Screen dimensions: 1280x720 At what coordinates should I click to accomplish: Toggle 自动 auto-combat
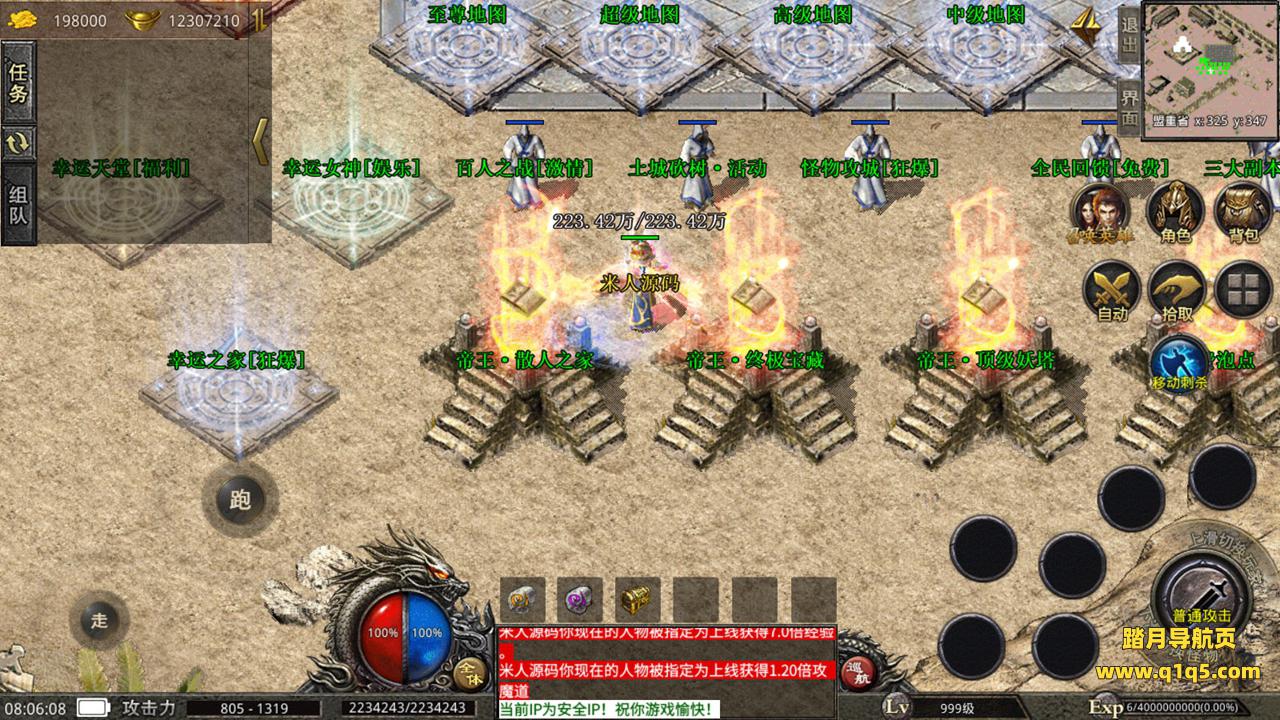pos(1112,291)
